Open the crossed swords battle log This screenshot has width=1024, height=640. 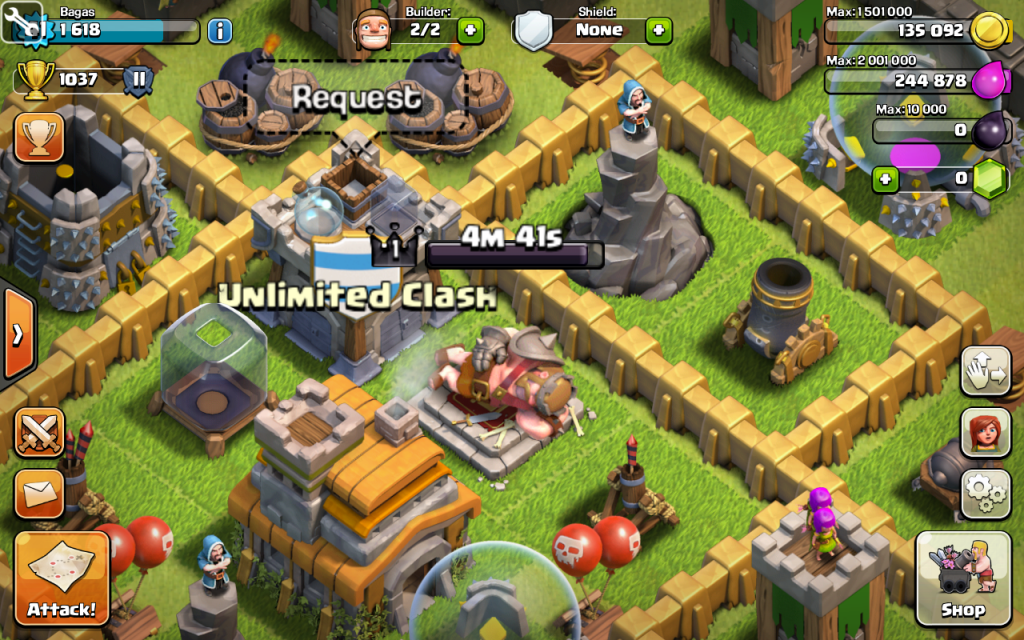(39, 432)
